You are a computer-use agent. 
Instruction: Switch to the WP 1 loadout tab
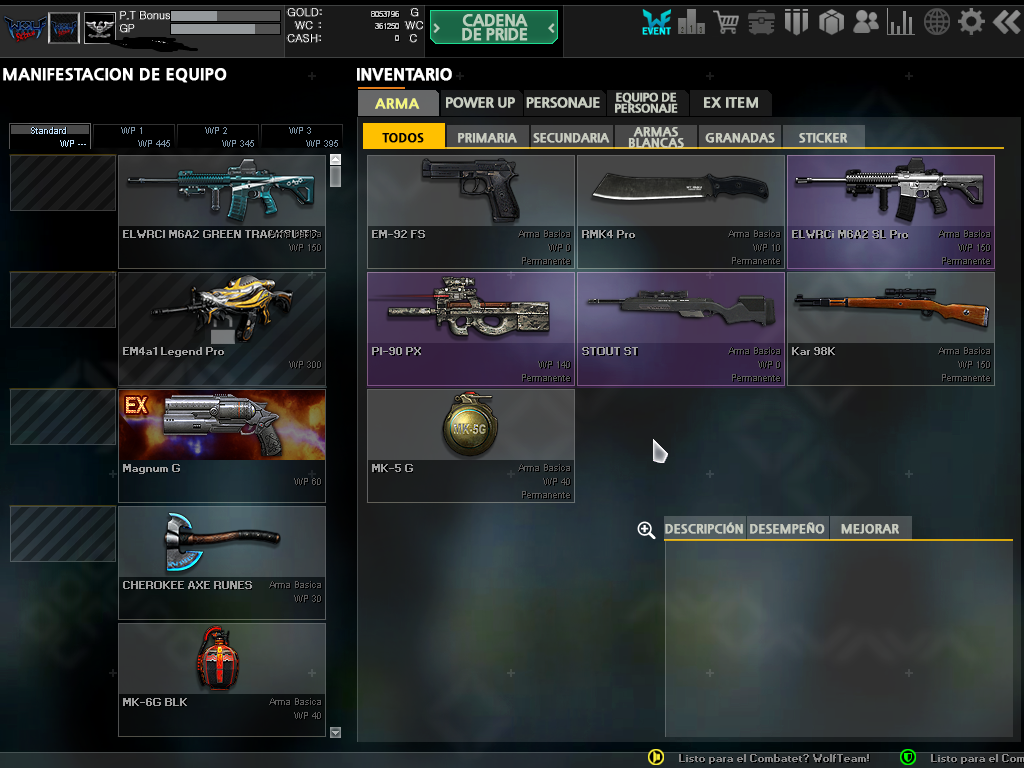click(133, 137)
